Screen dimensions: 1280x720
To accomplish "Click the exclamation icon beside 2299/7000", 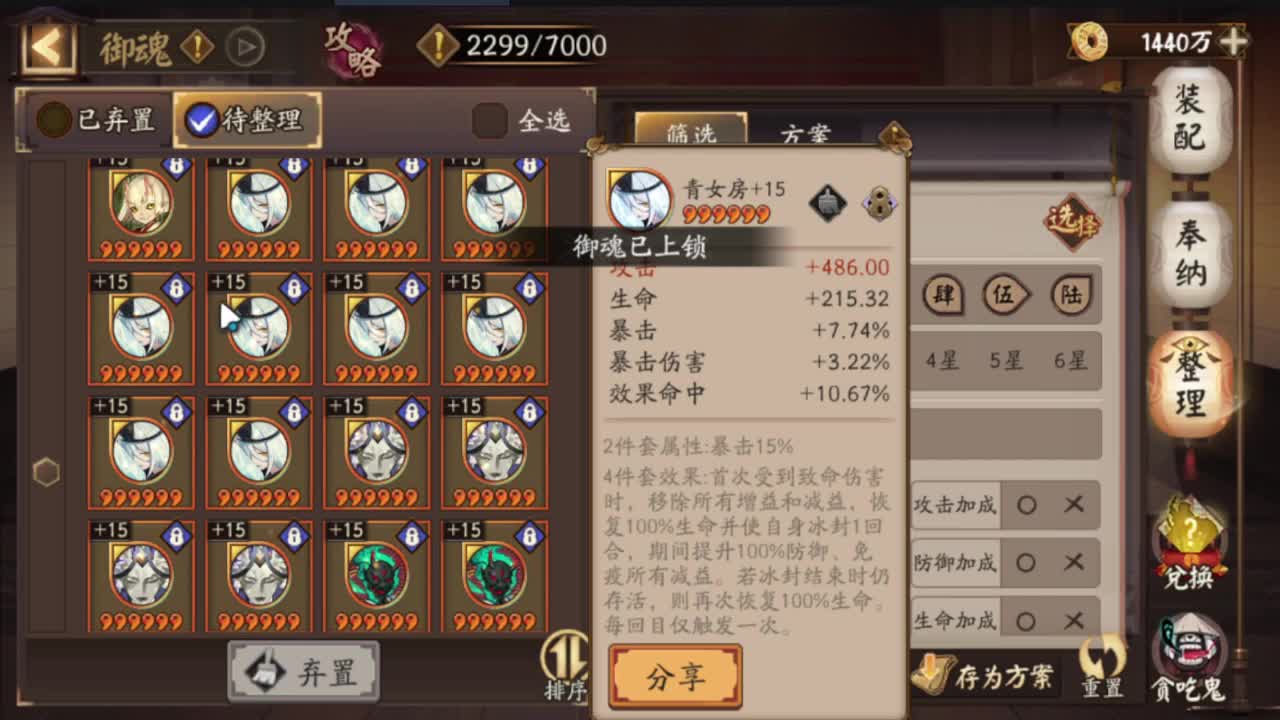I will click(x=438, y=45).
